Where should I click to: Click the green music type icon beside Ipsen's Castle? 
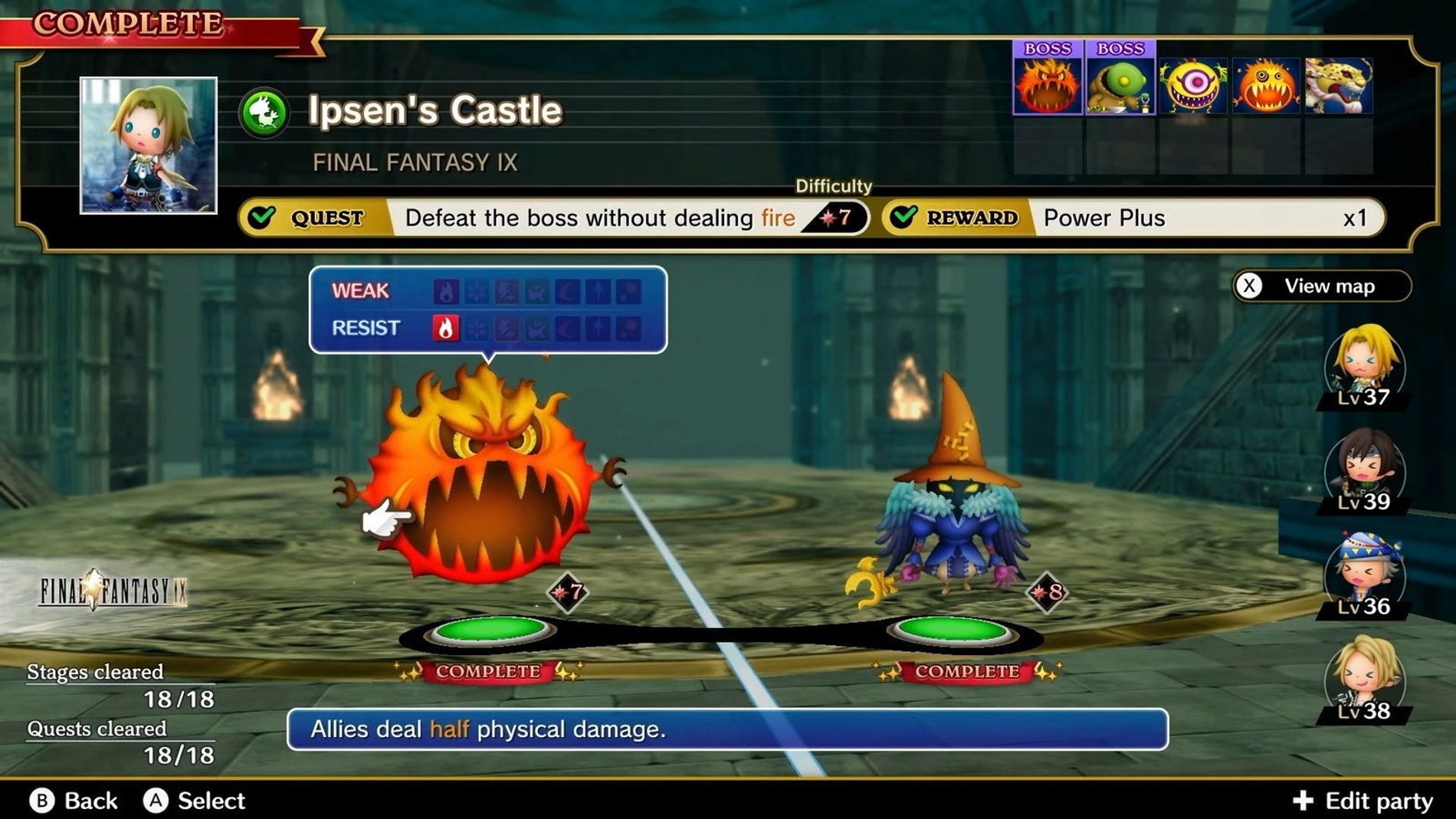click(x=264, y=113)
